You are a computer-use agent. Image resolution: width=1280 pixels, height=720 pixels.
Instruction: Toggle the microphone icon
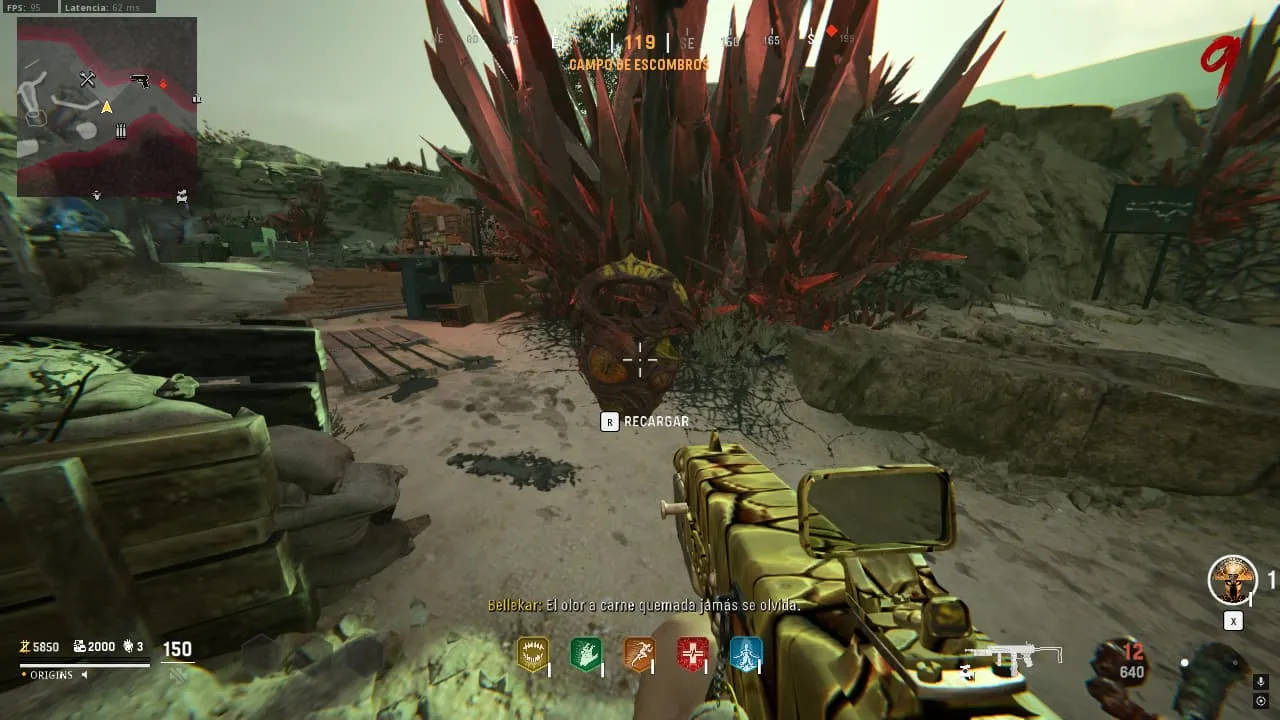click(x=1261, y=682)
